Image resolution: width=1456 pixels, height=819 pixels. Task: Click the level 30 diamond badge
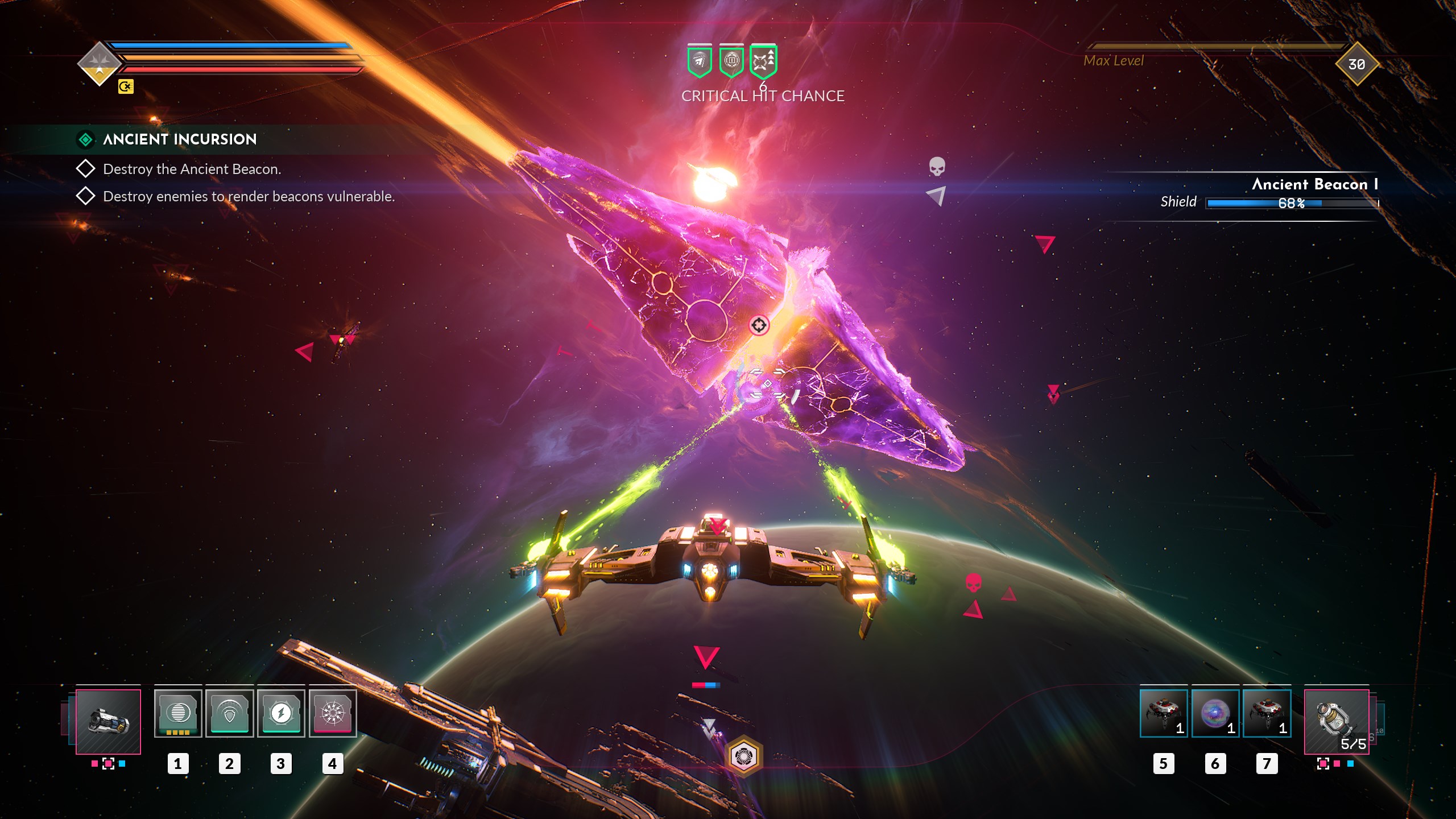coord(1356,64)
